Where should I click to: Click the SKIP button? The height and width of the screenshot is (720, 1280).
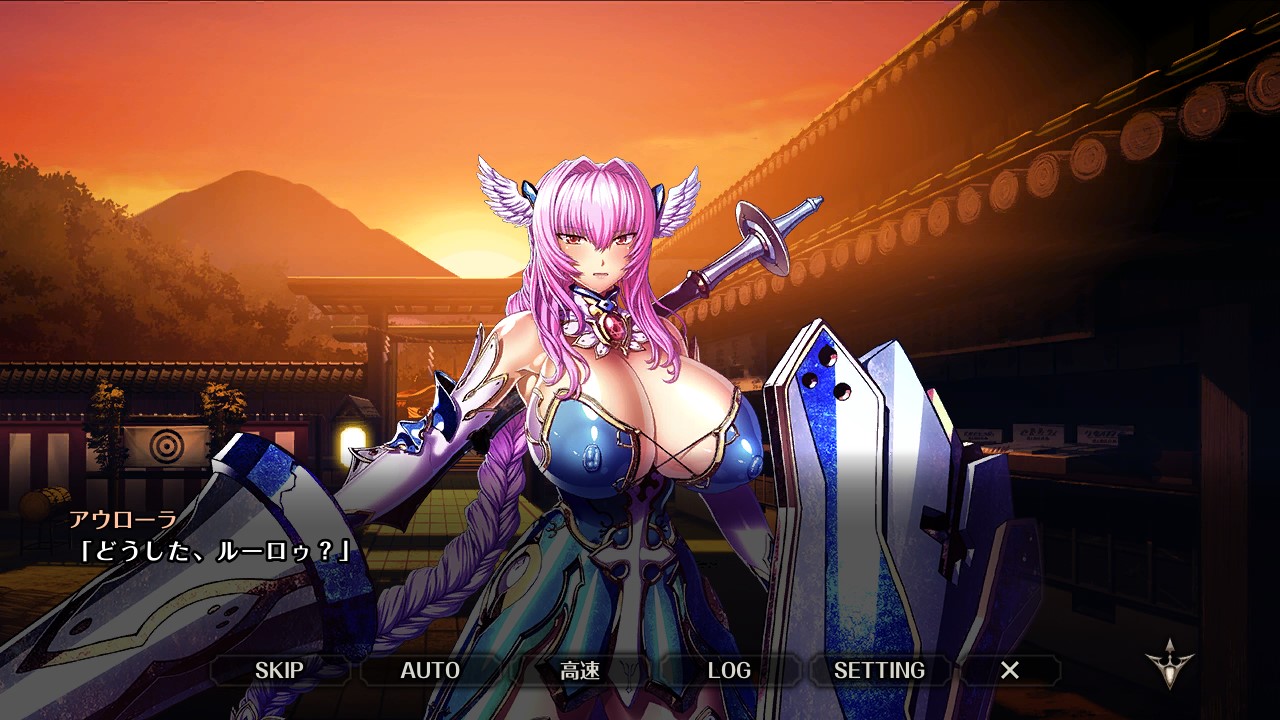pos(279,670)
